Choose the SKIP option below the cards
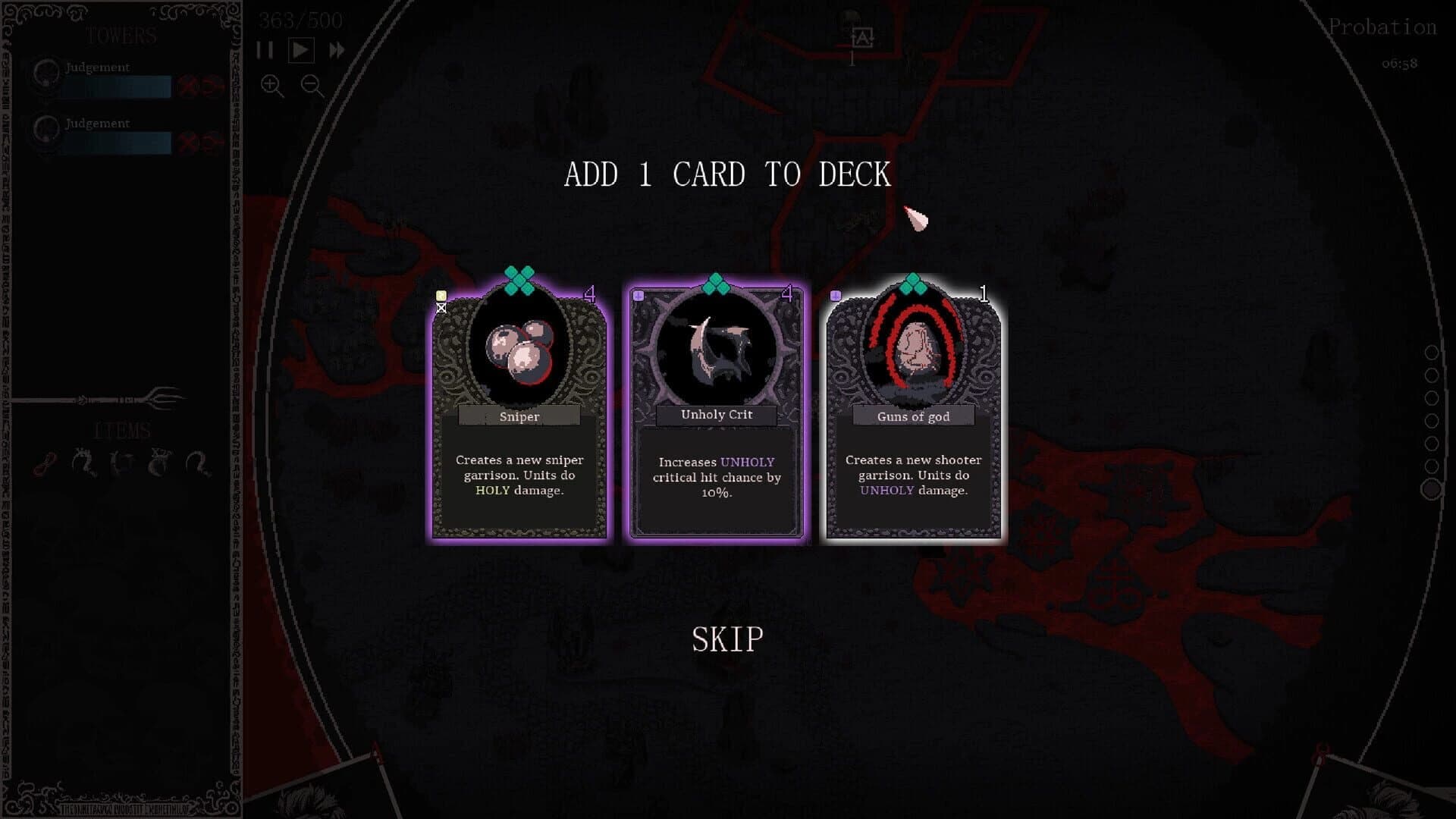 (x=726, y=641)
